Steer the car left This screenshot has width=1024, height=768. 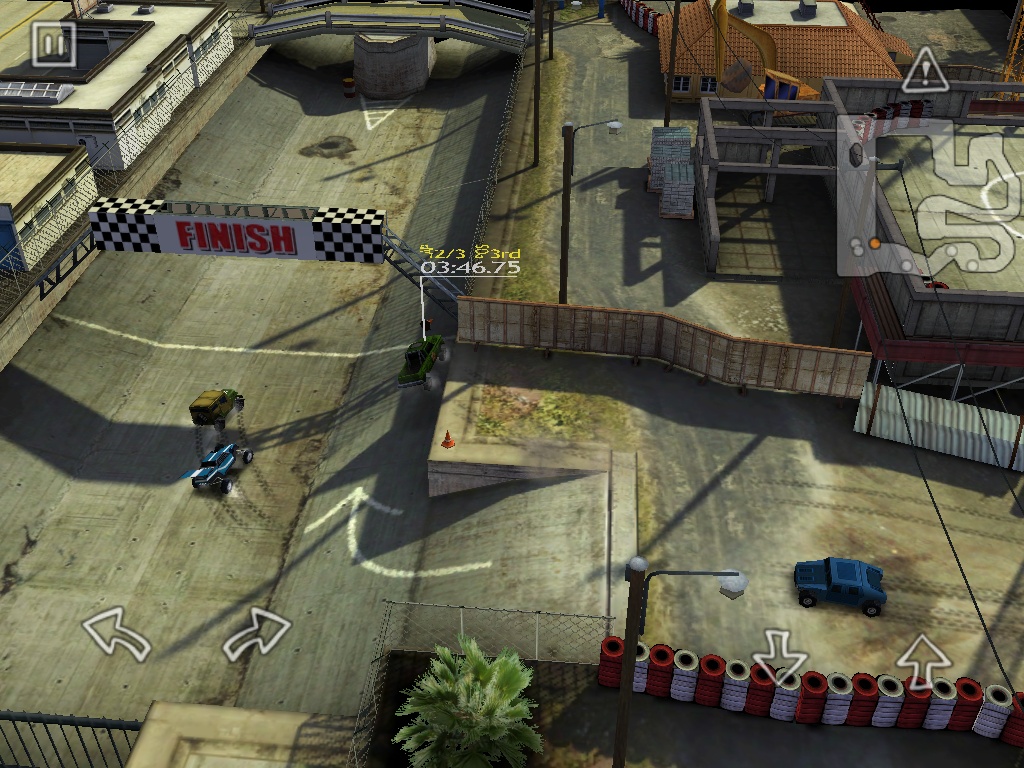point(115,634)
